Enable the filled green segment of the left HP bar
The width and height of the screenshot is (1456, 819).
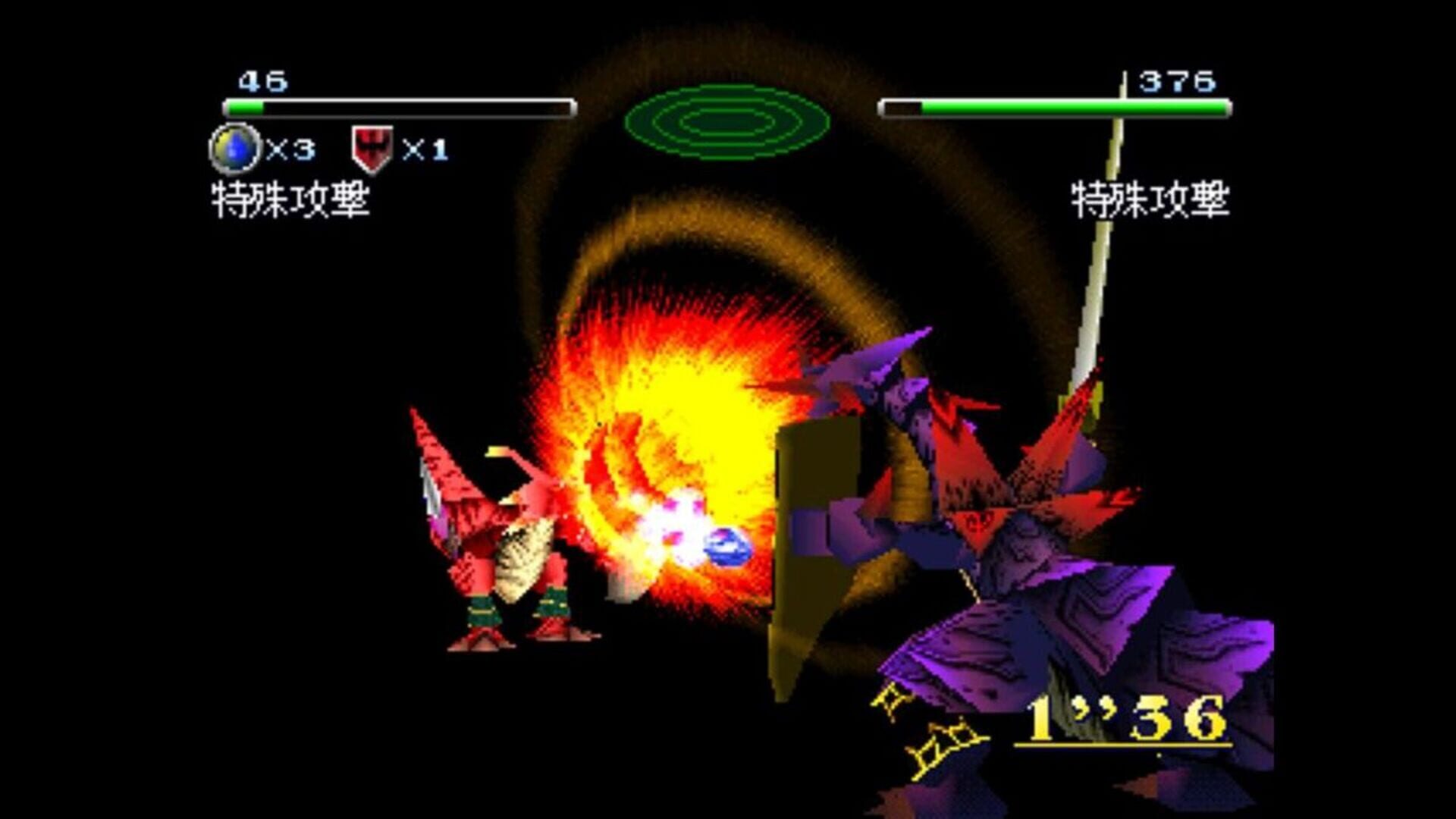(246, 108)
